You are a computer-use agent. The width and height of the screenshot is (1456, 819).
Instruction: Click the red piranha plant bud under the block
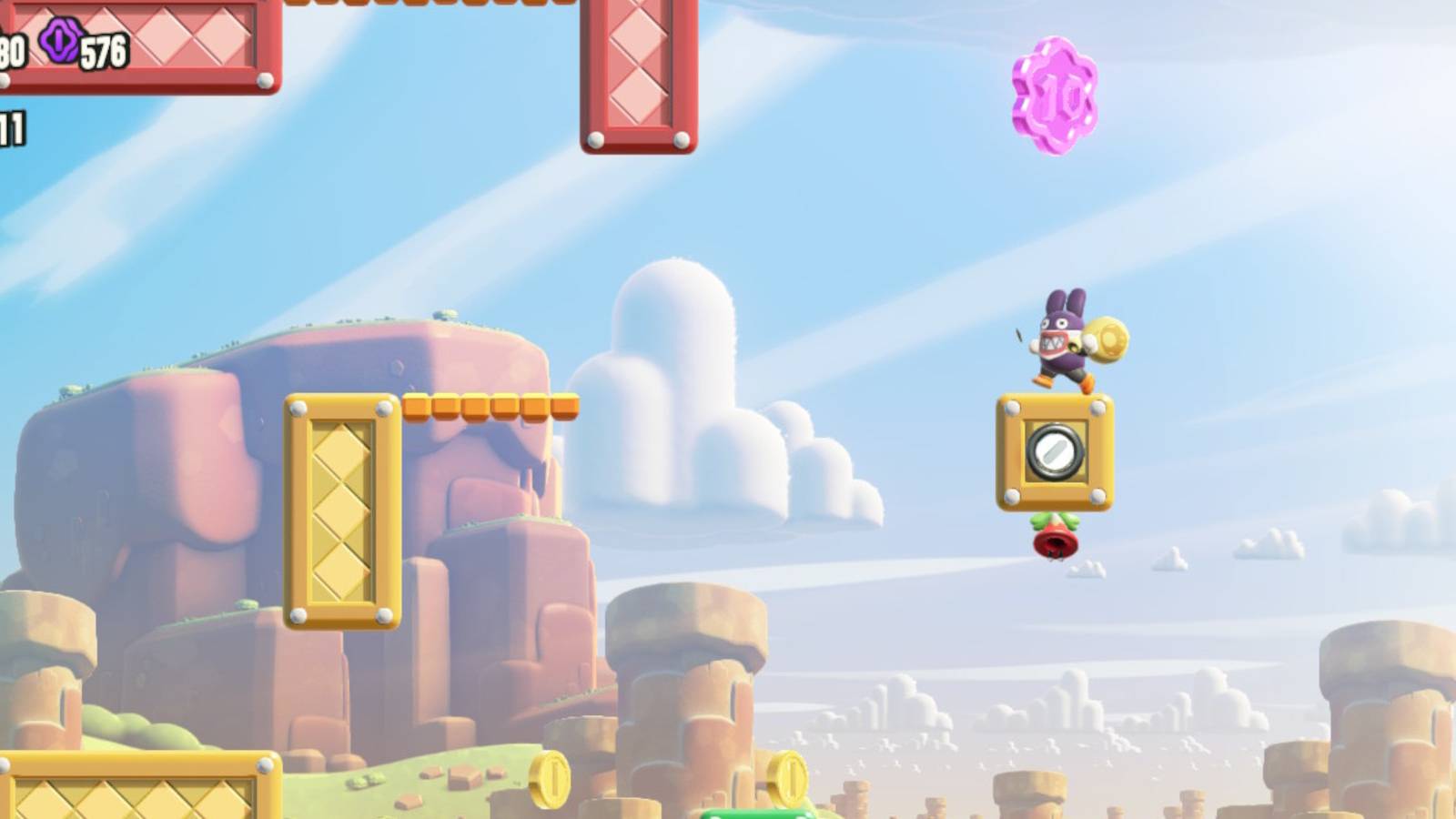[1057, 543]
